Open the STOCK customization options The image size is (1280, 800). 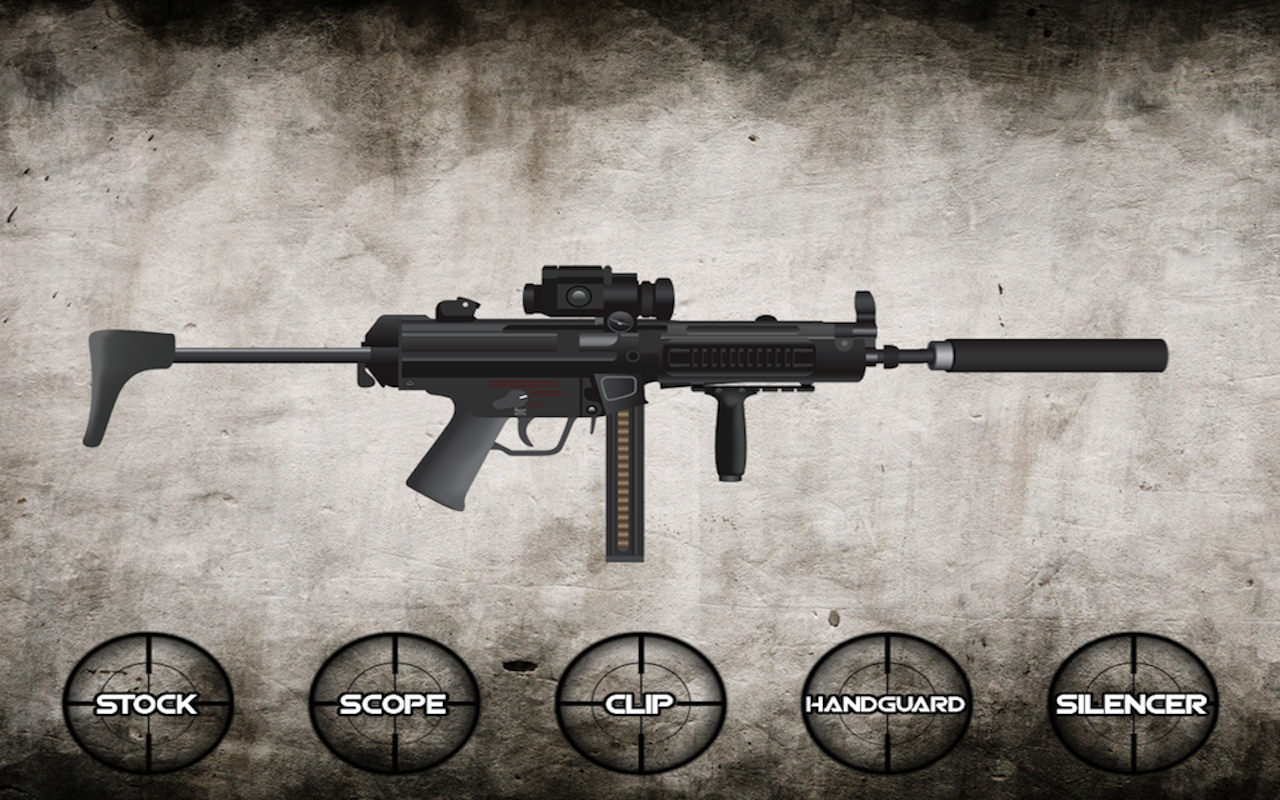[148, 705]
